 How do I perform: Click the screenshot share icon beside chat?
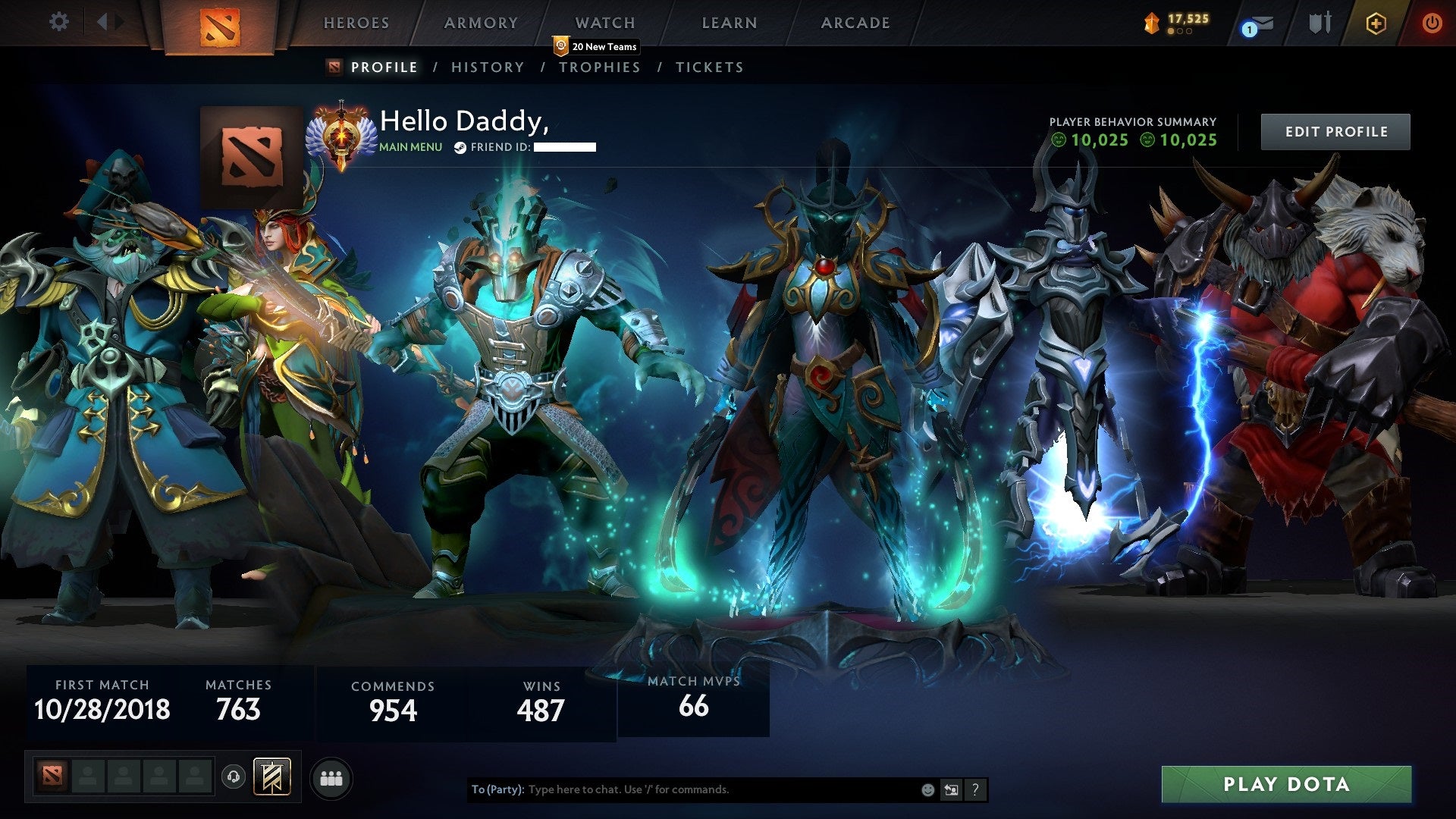pyautogui.click(x=951, y=789)
